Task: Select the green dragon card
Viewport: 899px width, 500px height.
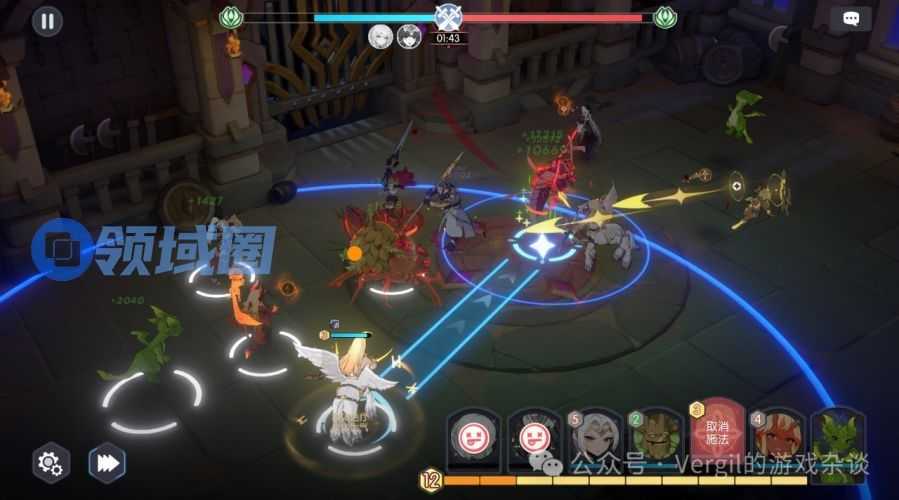Action: coord(838,440)
